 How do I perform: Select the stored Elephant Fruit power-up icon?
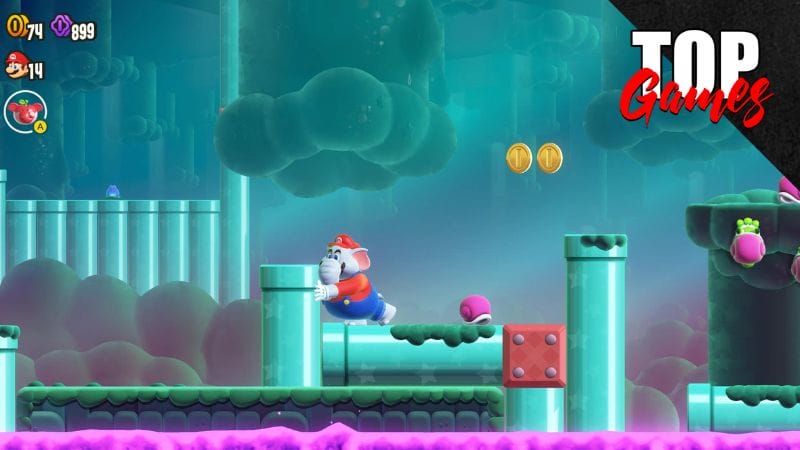click(23, 111)
